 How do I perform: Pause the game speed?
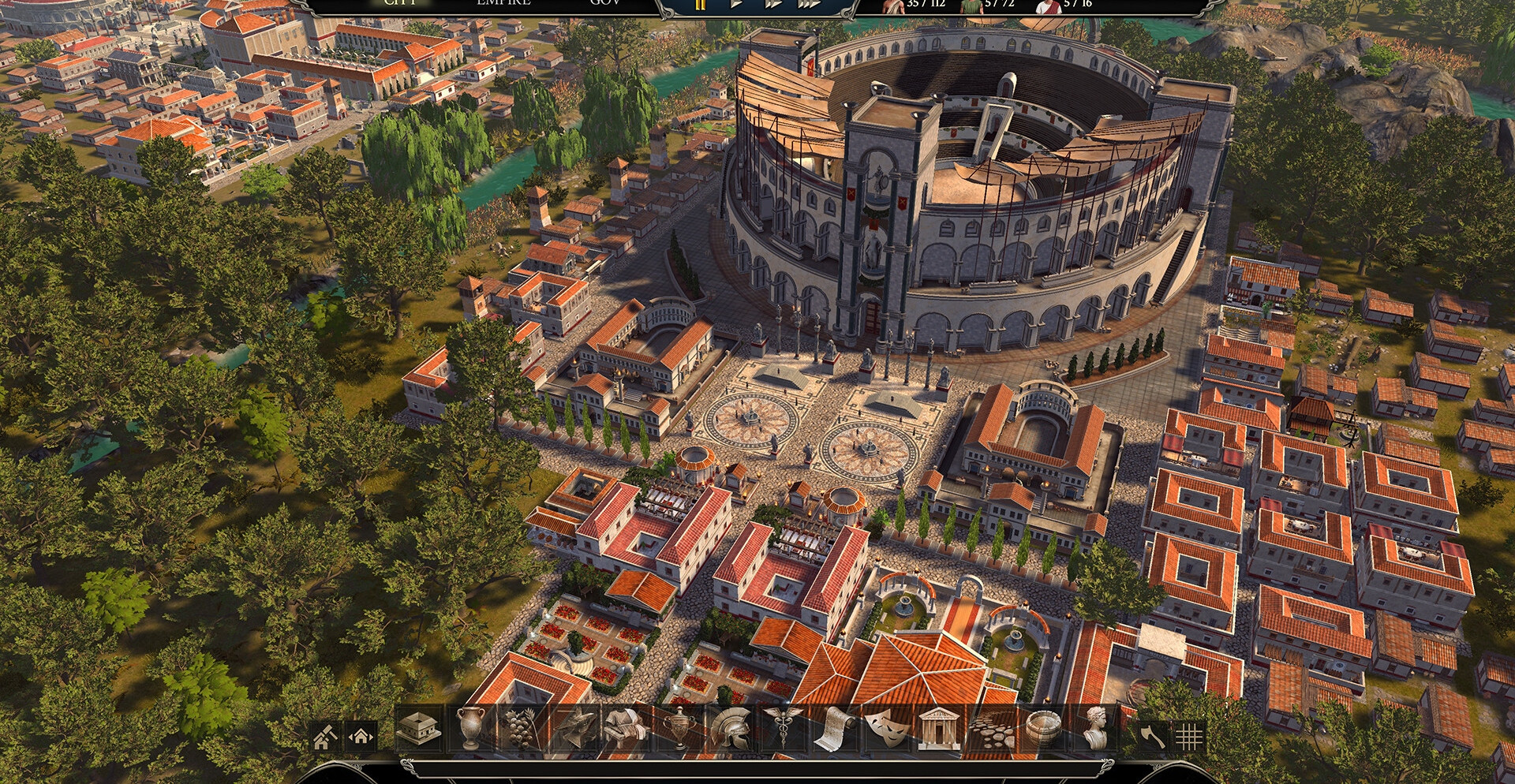click(x=701, y=4)
